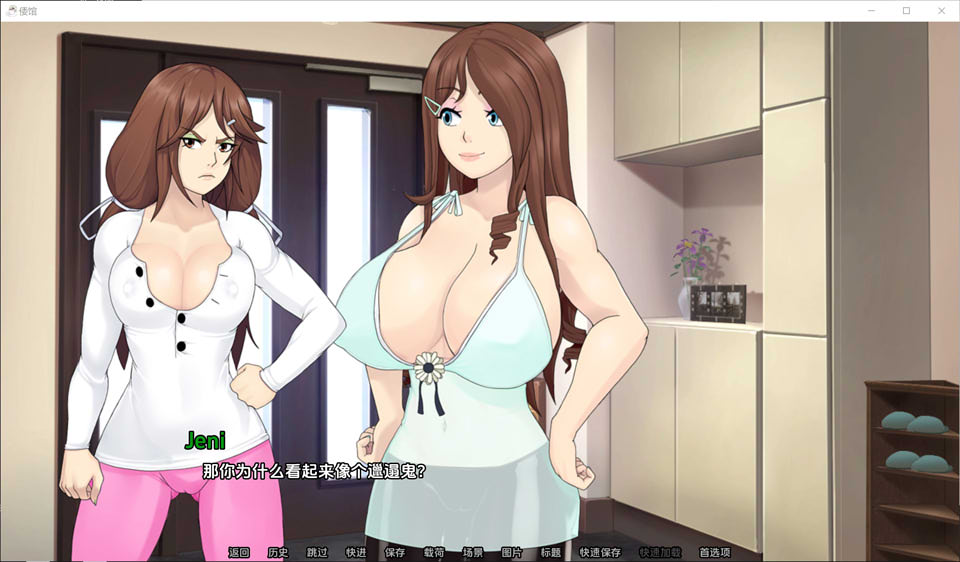Open the 载荷 load menu

(x=434, y=552)
